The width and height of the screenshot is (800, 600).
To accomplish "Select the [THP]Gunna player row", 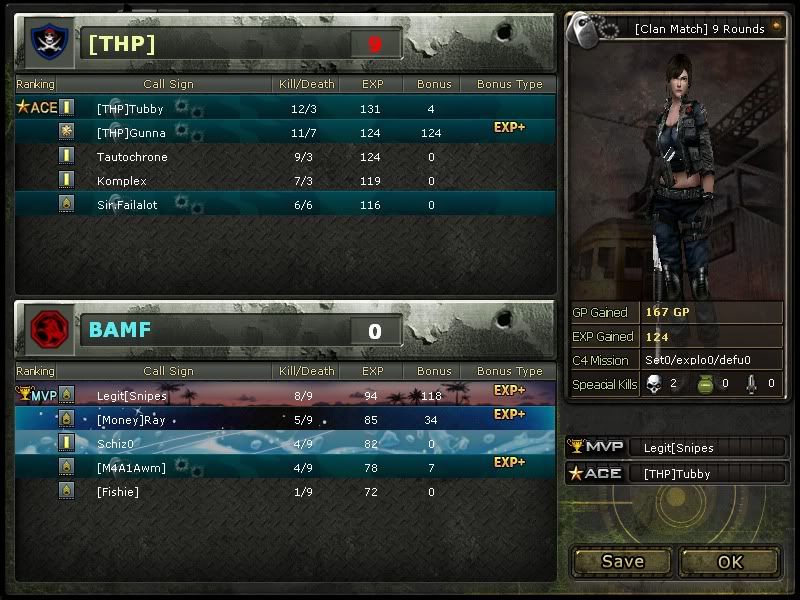I will (x=285, y=132).
